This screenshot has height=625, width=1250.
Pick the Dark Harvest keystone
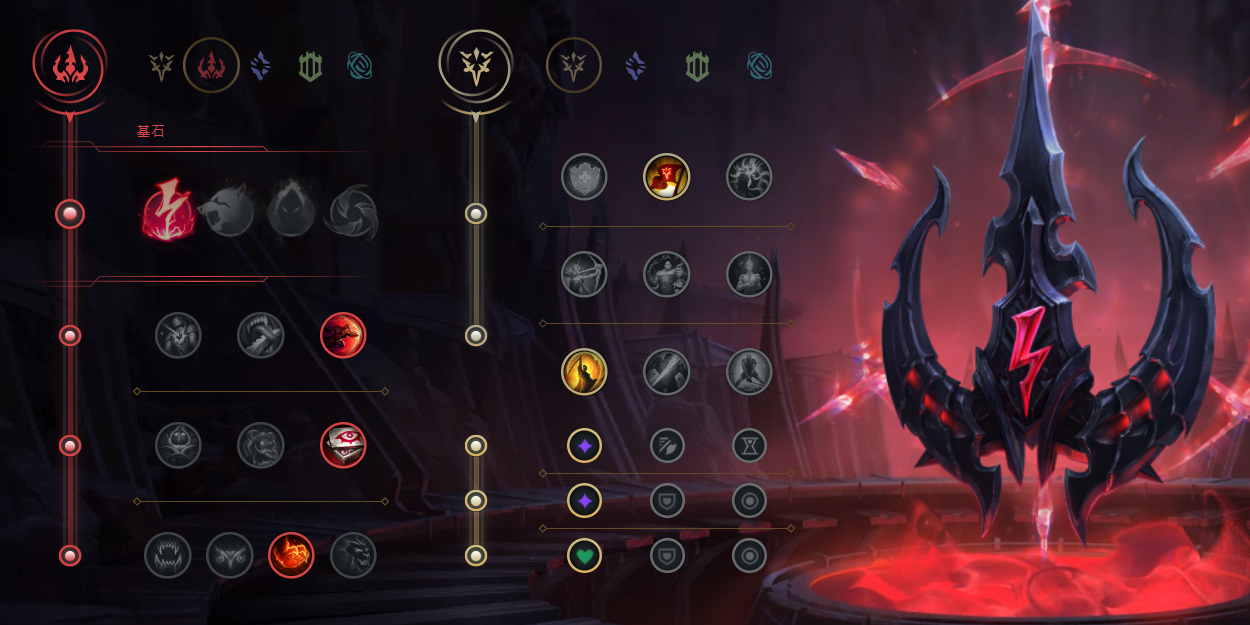click(x=291, y=213)
